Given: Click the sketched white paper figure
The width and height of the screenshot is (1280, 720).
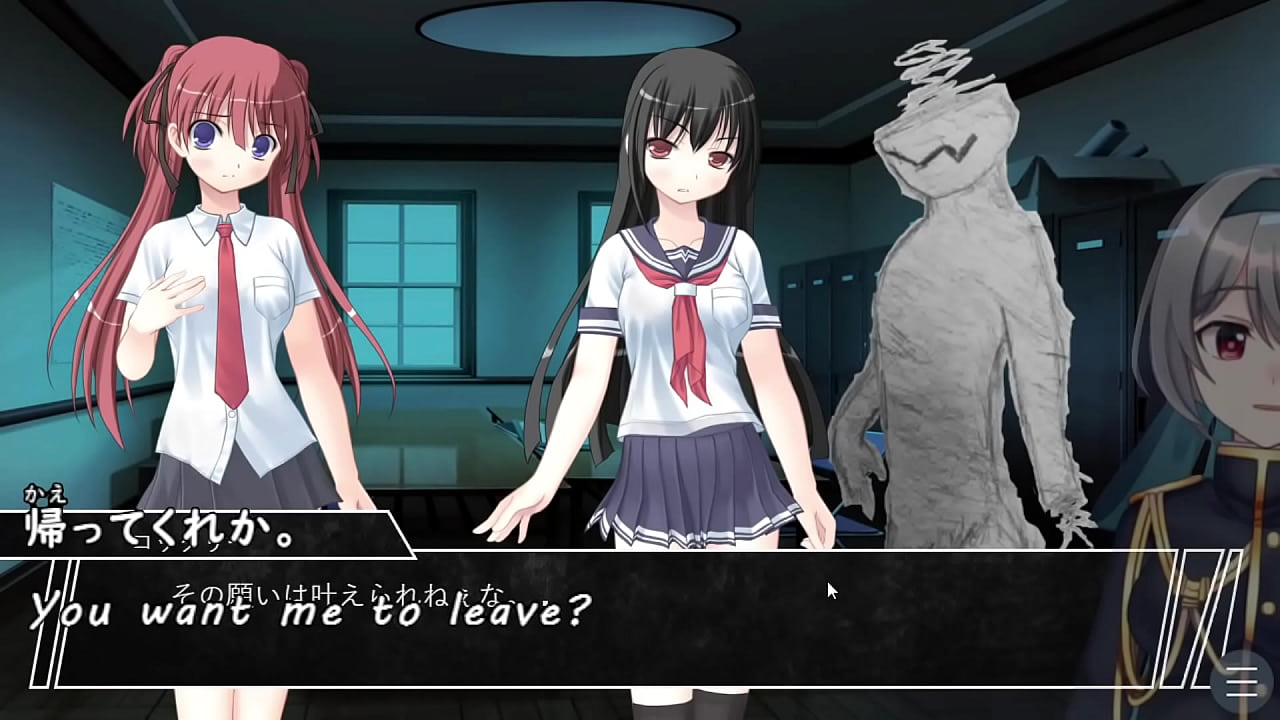Looking at the screenshot, I should [950, 280].
